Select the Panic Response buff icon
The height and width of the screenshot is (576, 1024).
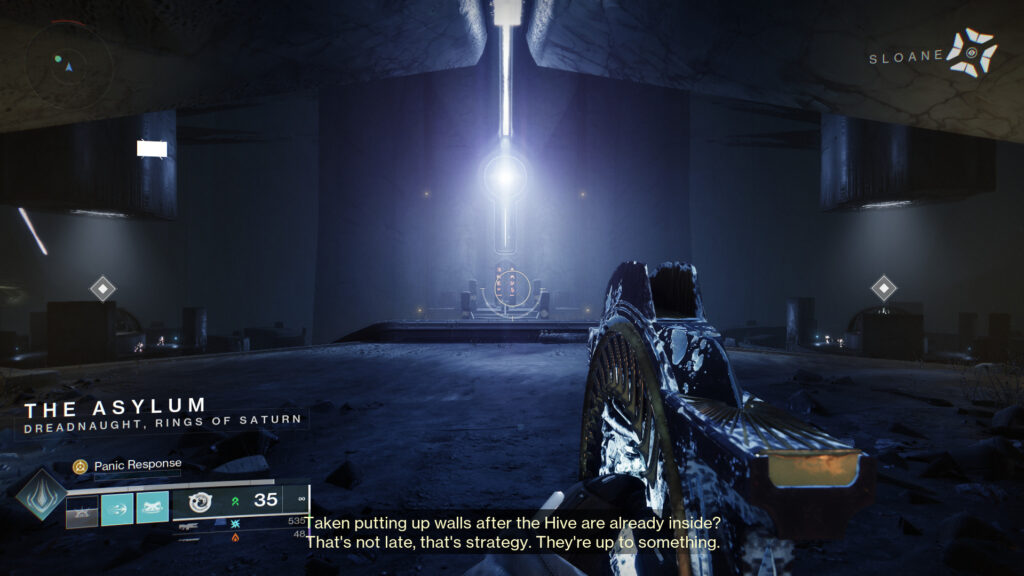point(79,466)
